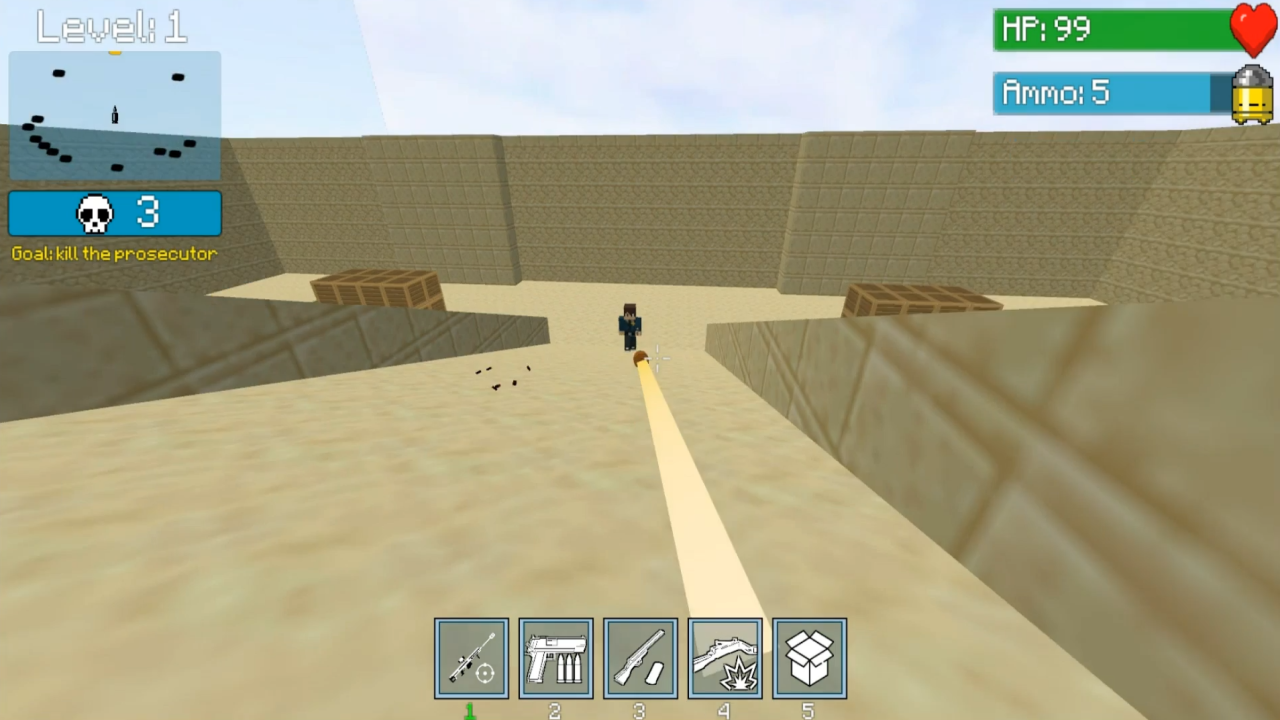Open the supply box in slot 5
The width and height of the screenshot is (1280, 720).
coord(808,657)
